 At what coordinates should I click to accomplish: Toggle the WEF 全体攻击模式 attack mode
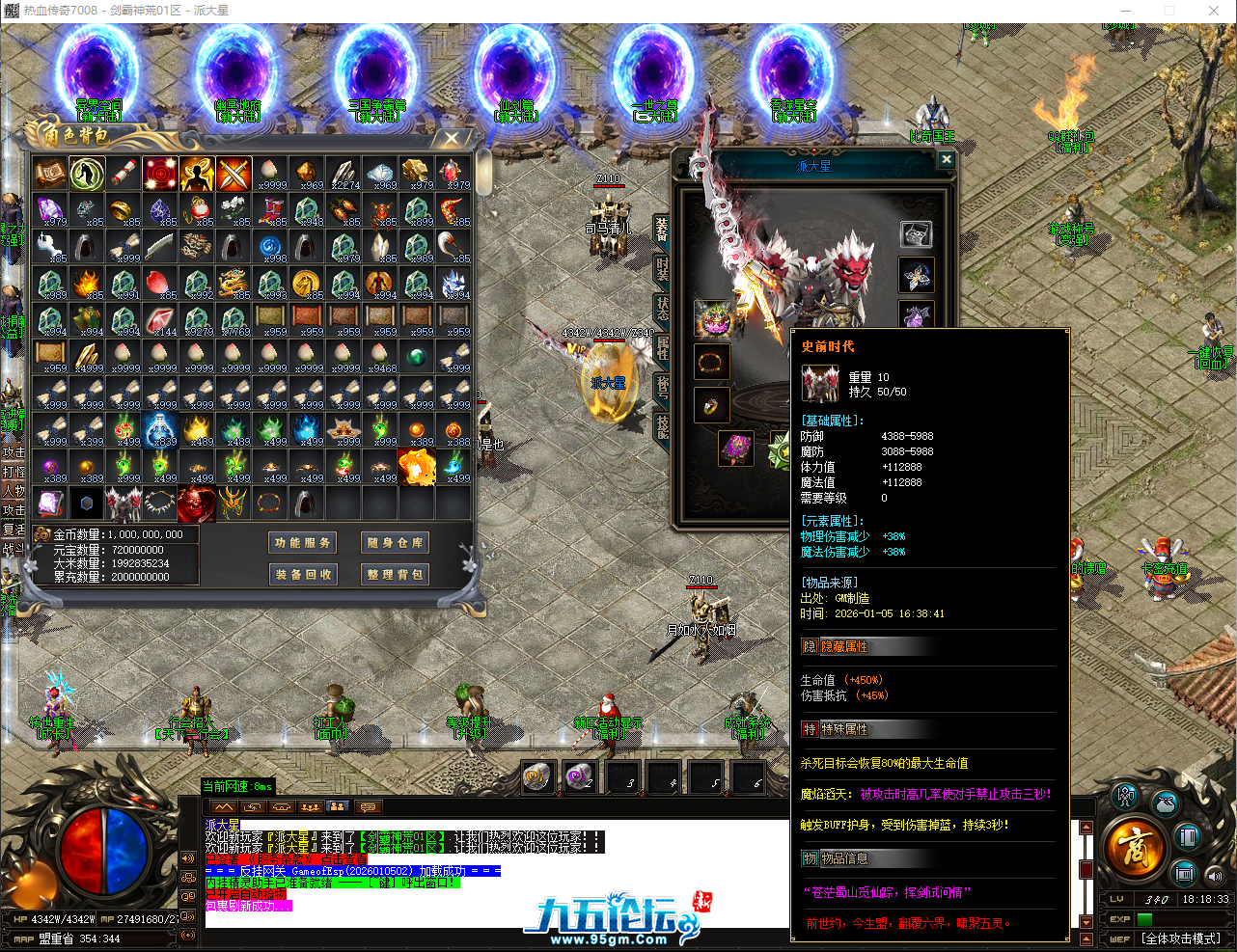coord(1179,938)
